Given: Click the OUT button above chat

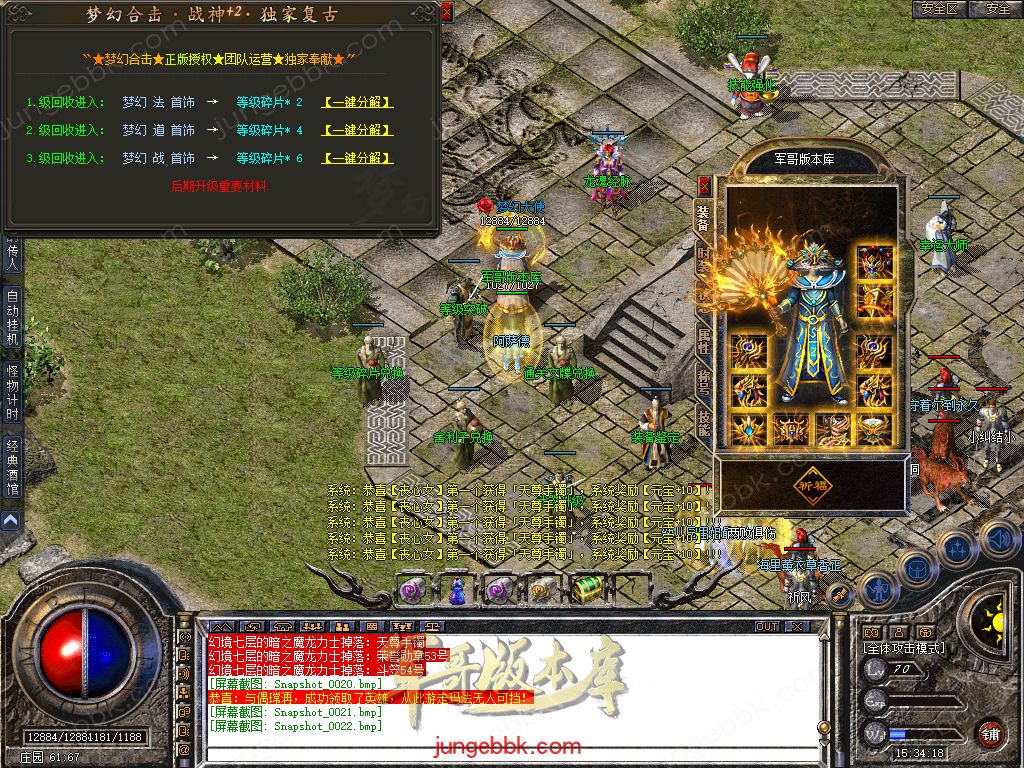Looking at the screenshot, I should tap(767, 626).
